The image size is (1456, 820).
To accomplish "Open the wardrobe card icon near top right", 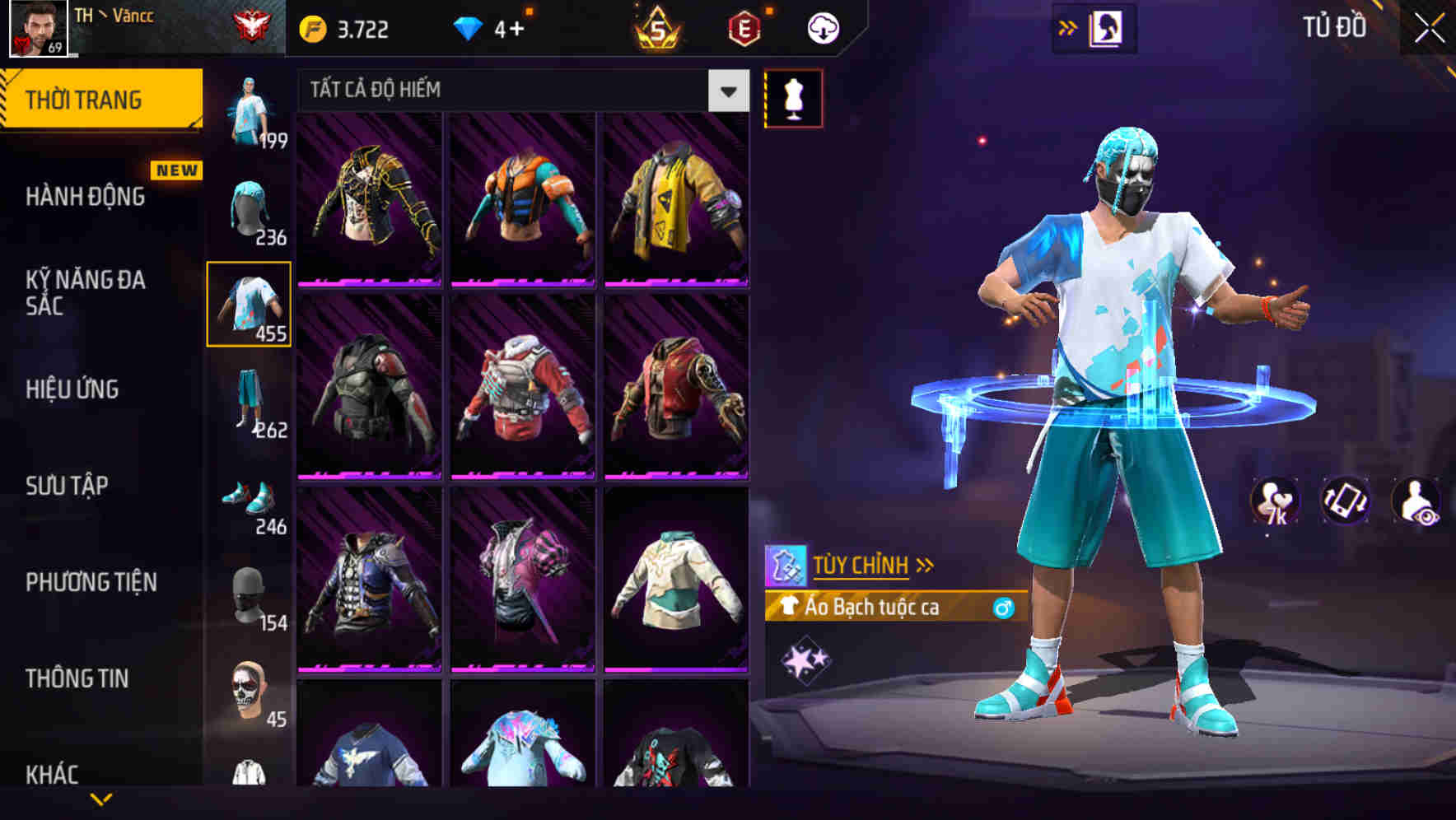I will coord(1103,26).
